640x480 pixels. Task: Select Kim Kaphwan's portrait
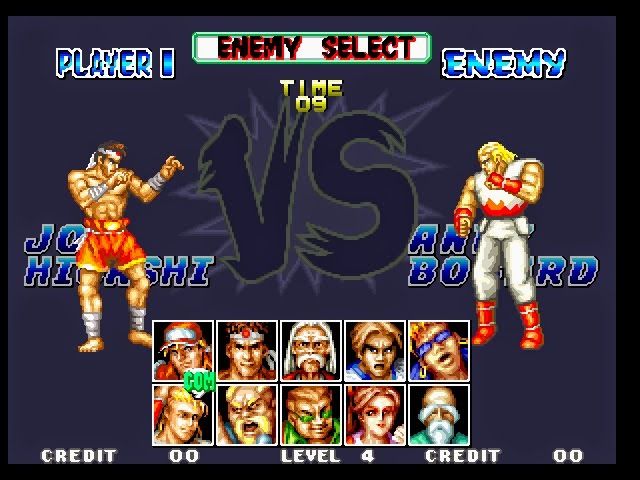(x=375, y=351)
